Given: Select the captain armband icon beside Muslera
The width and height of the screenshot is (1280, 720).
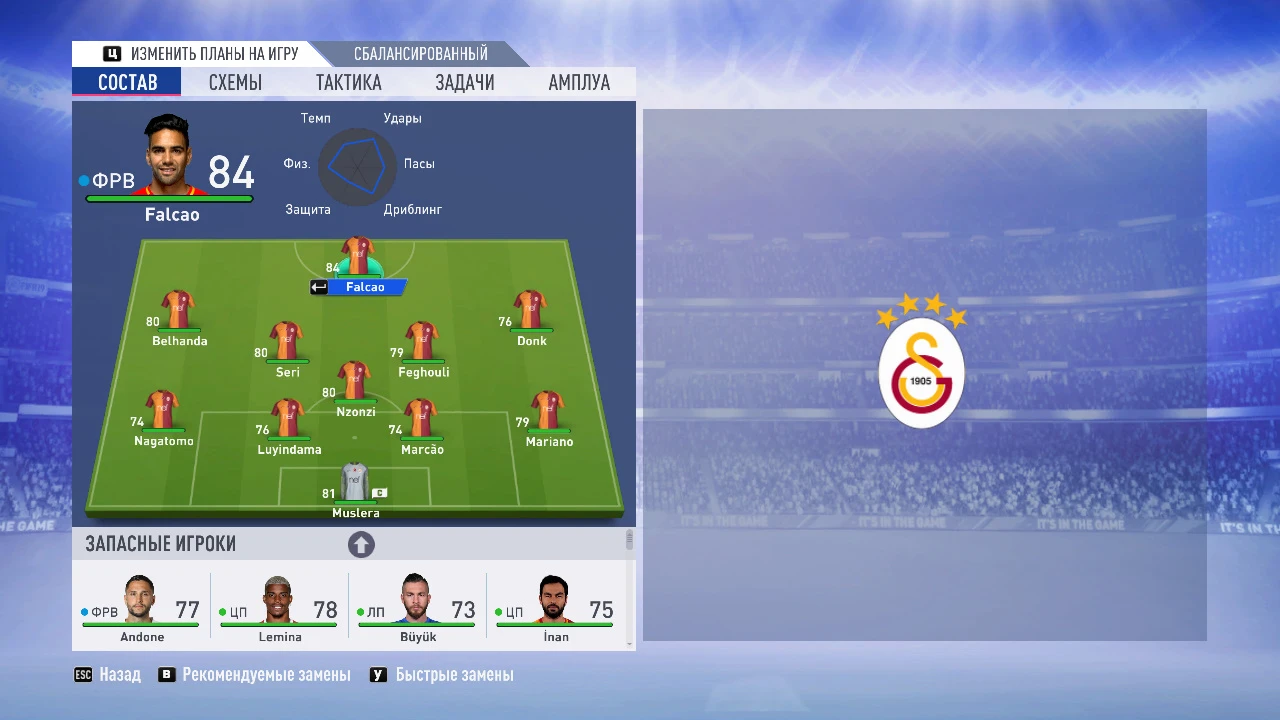Looking at the screenshot, I should click(378, 492).
